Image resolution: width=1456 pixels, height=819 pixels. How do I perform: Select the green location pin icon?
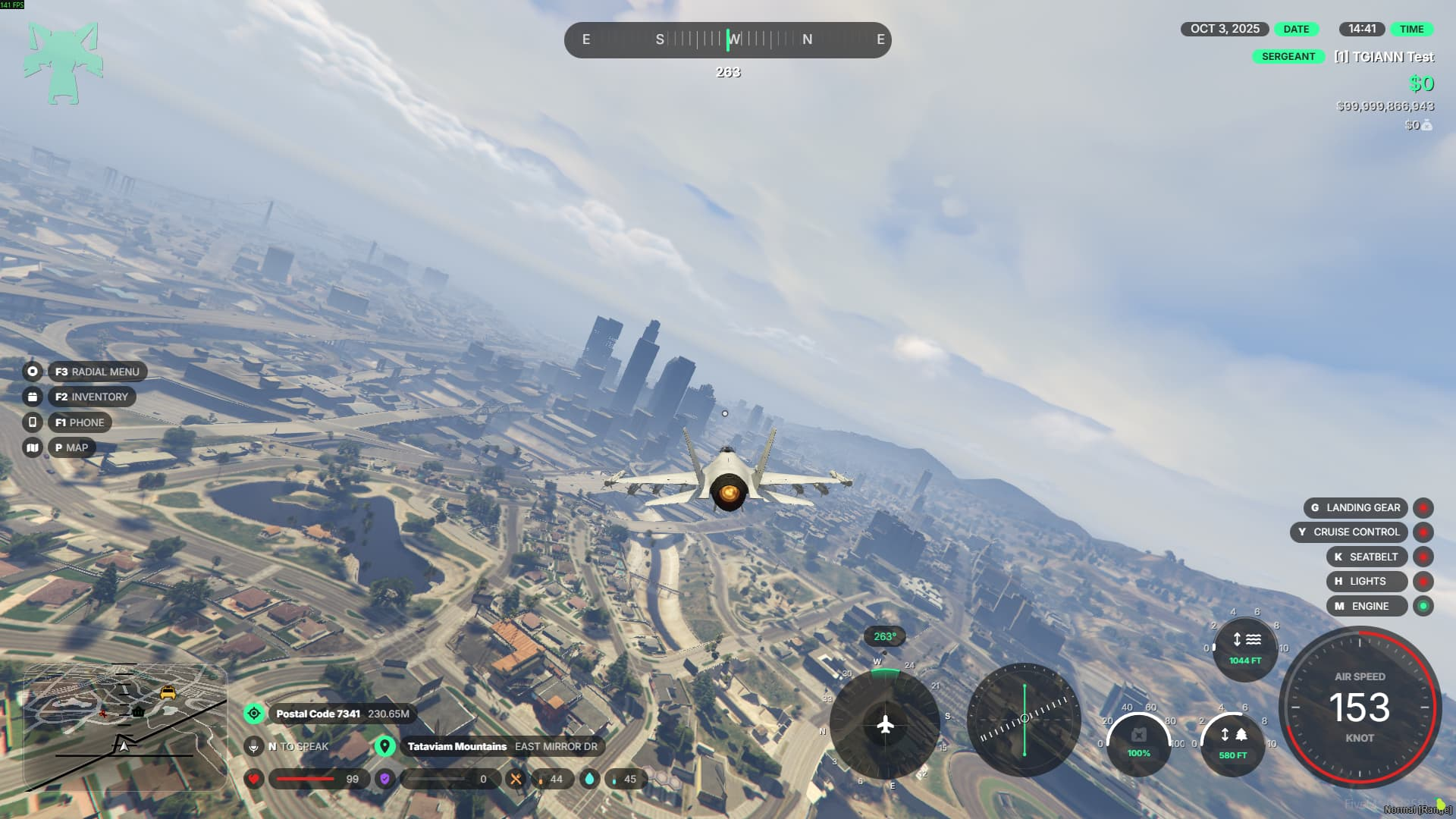[x=385, y=746]
